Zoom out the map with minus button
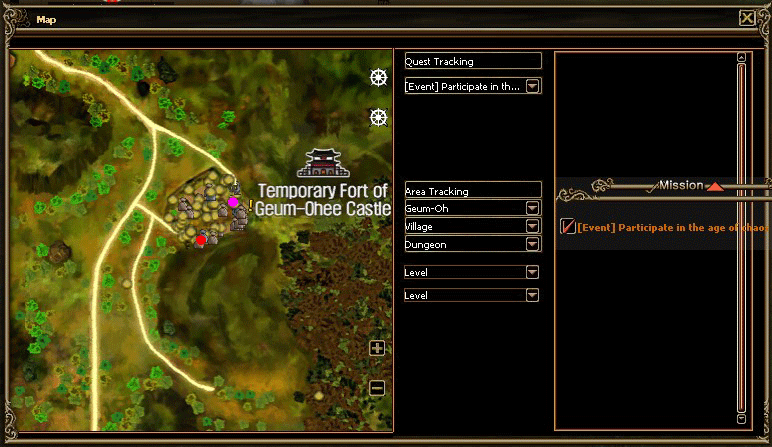Screen dimensions: 772x447 tap(377, 388)
